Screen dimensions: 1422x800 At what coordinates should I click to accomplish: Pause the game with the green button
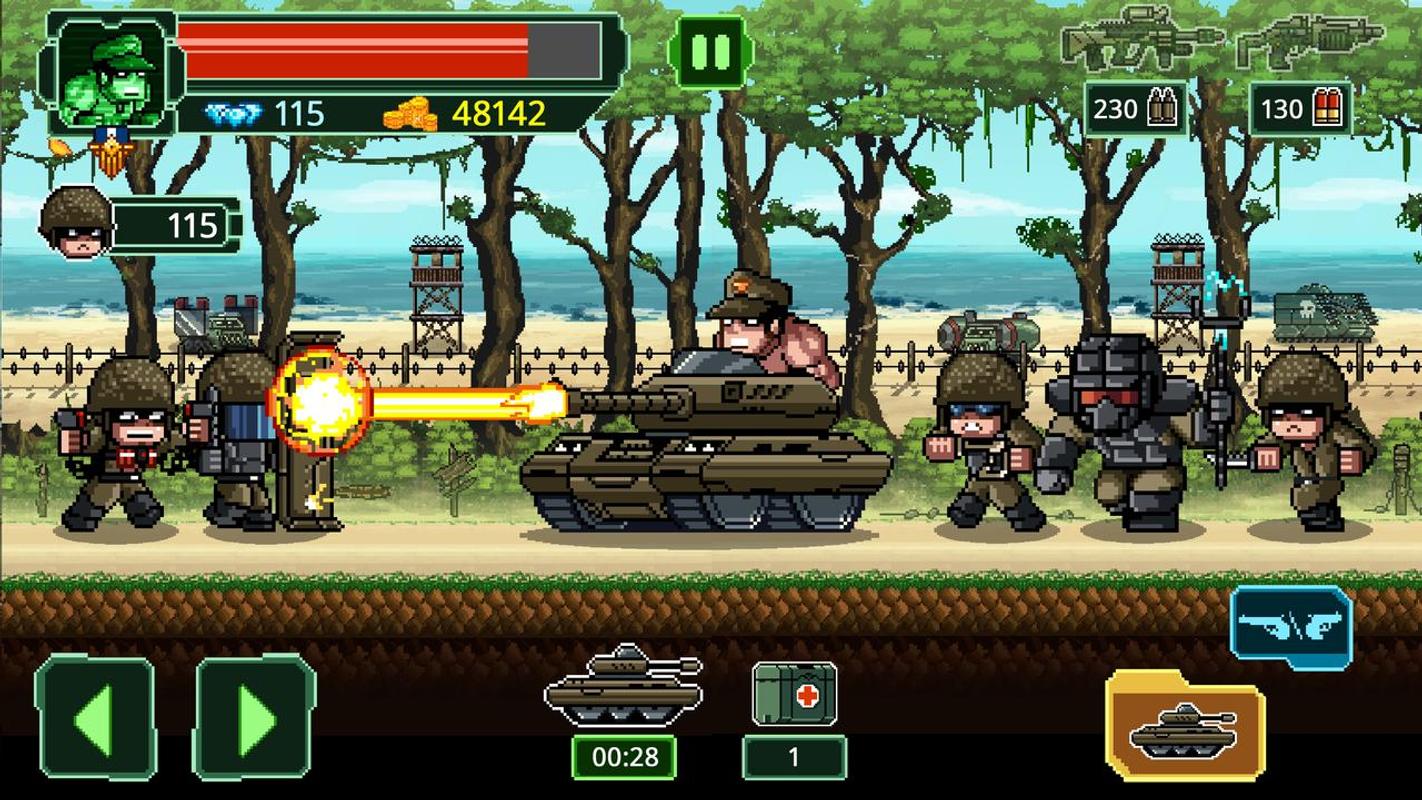click(x=711, y=52)
